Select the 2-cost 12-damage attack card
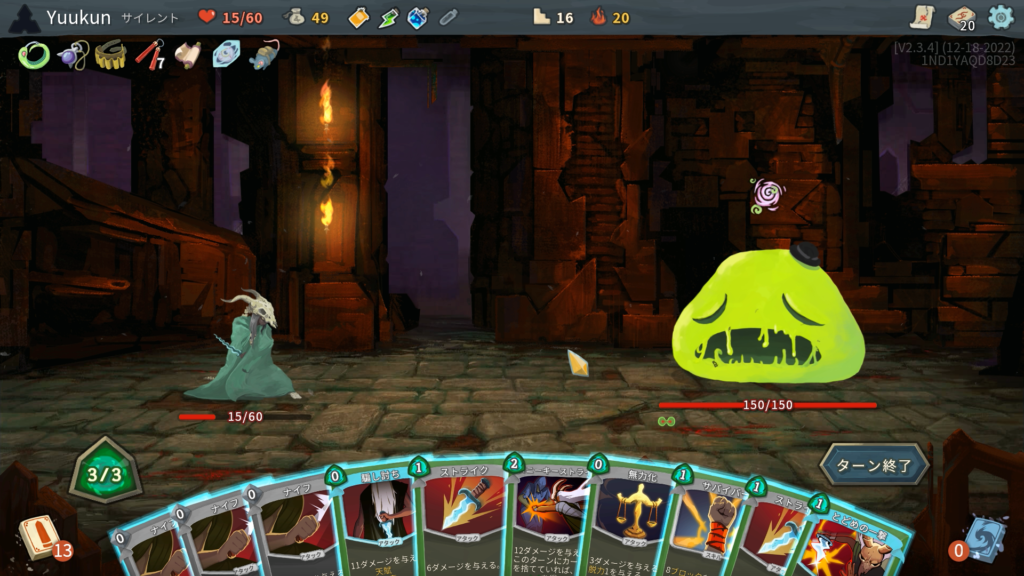 550,520
